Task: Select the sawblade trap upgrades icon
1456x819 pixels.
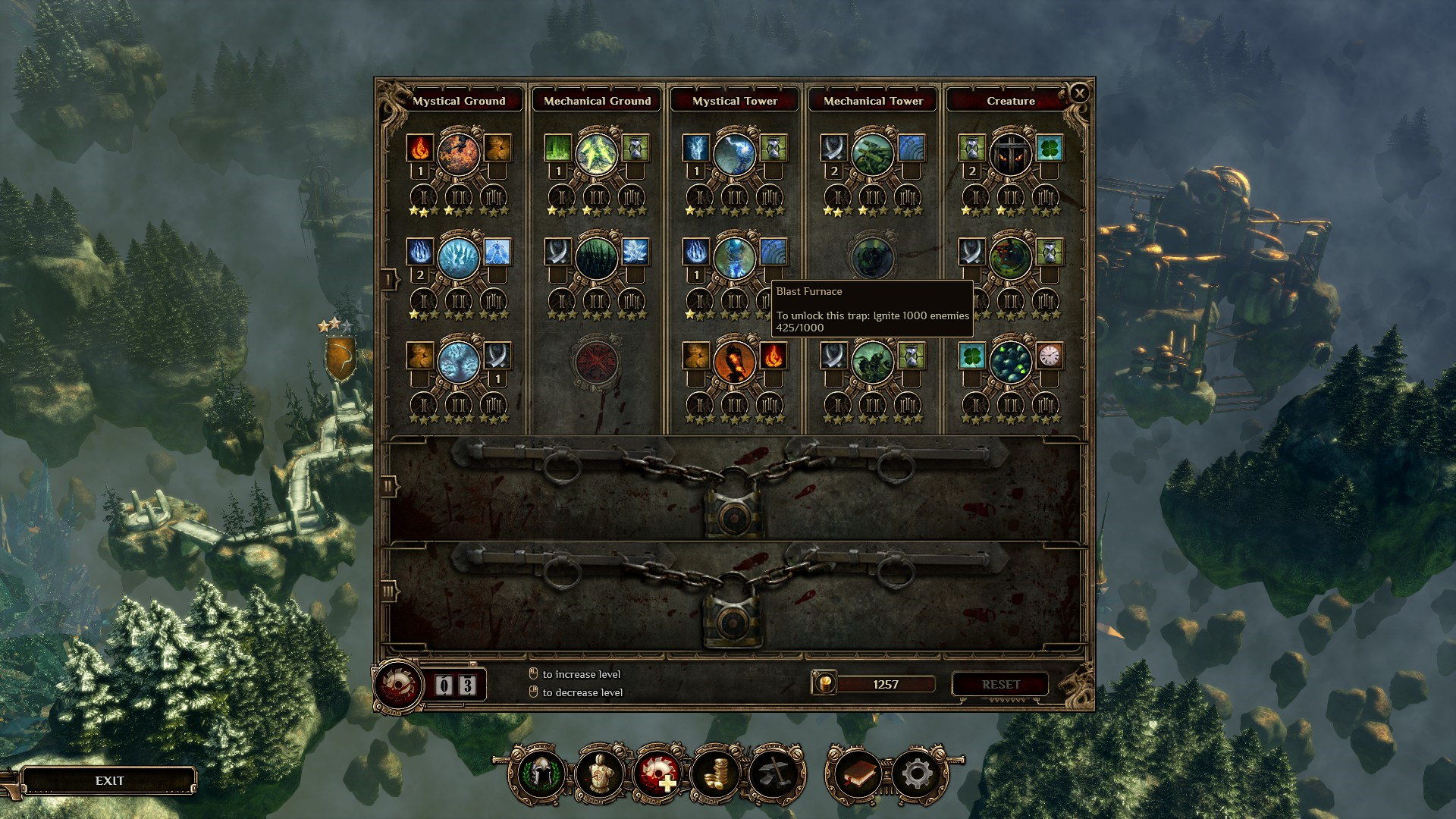Action: click(x=657, y=774)
